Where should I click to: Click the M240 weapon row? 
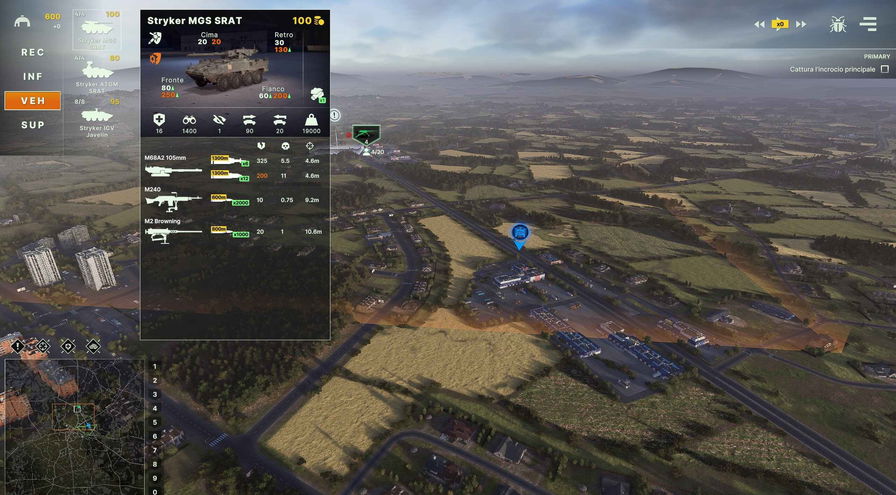pyautogui.click(x=234, y=200)
